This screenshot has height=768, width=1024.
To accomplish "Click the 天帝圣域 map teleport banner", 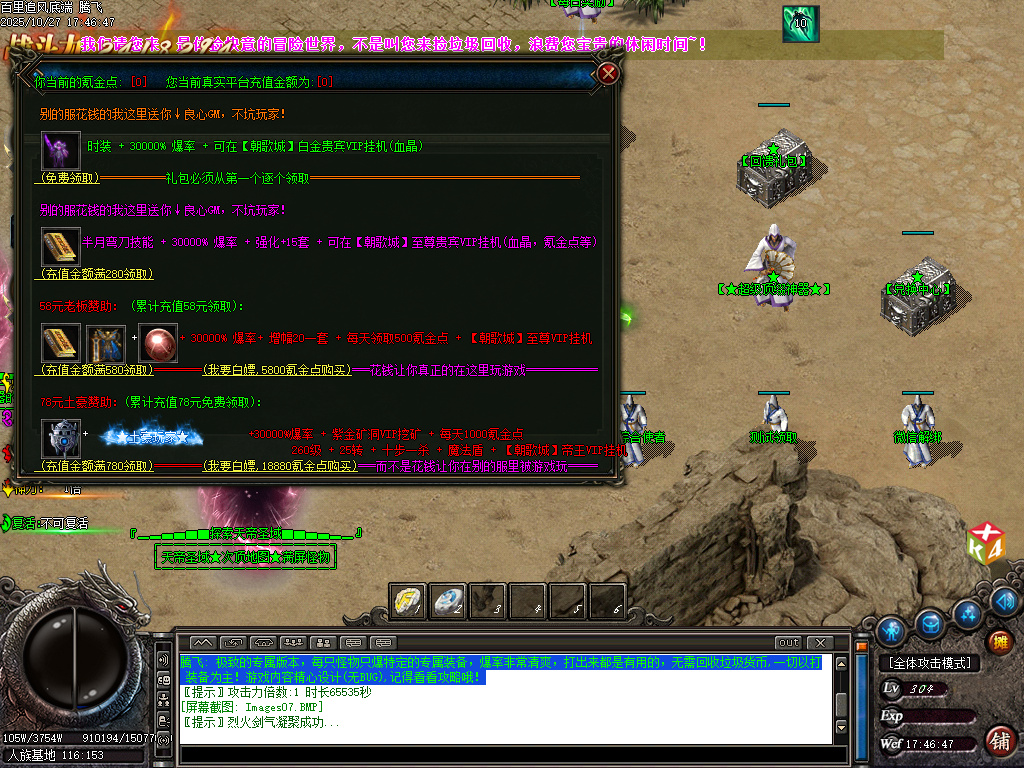I will 244,557.
